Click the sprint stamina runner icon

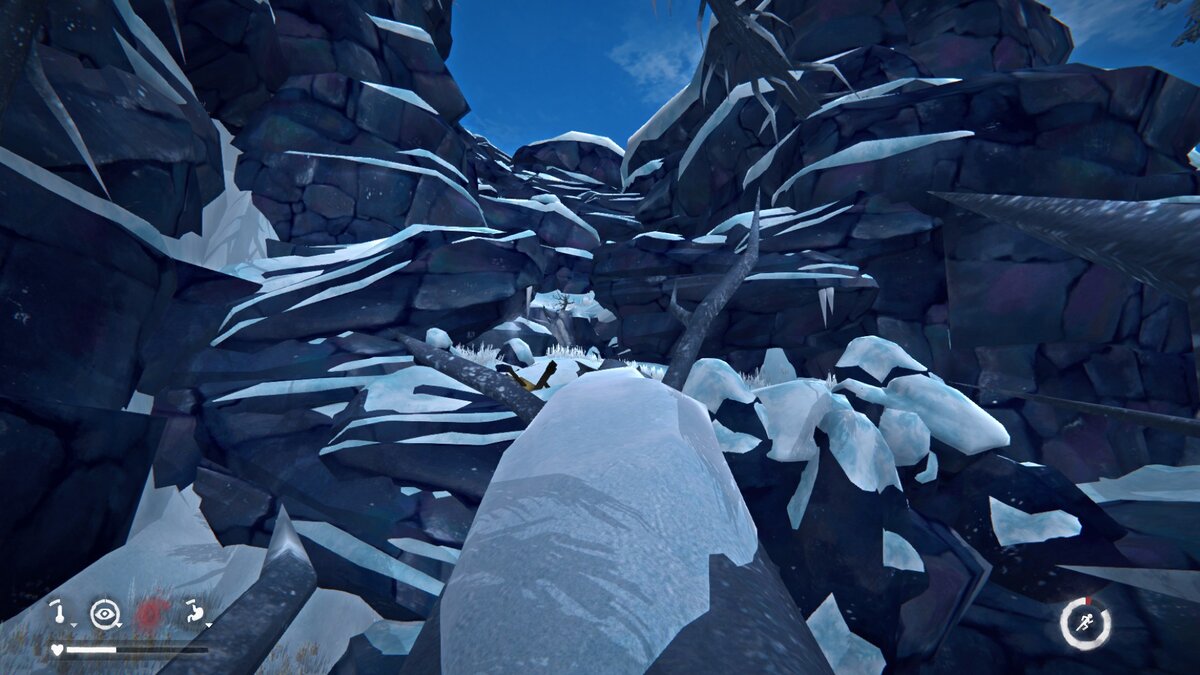click(x=1085, y=623)
